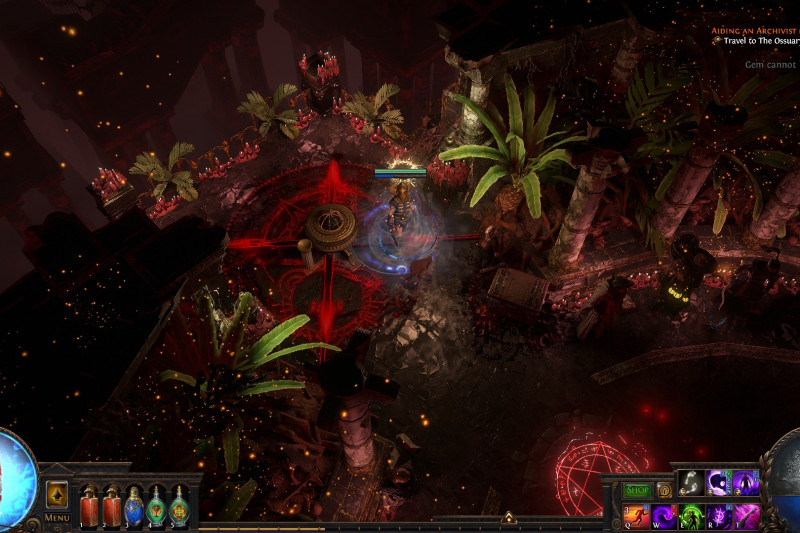
Task: Activate the running figure skill on Q
Action: click(x=637, y=516)
